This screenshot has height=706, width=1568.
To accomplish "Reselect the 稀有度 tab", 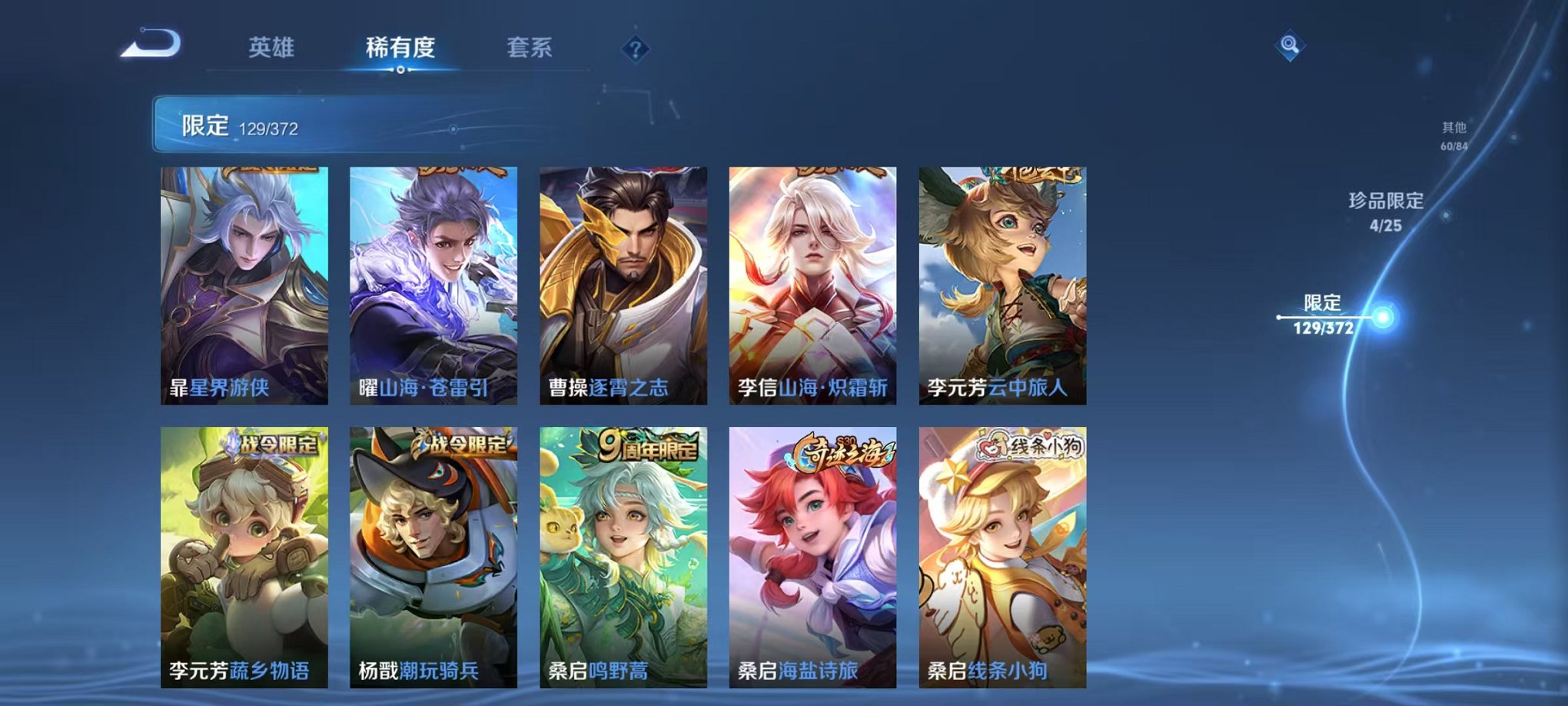I will [400, 46].
